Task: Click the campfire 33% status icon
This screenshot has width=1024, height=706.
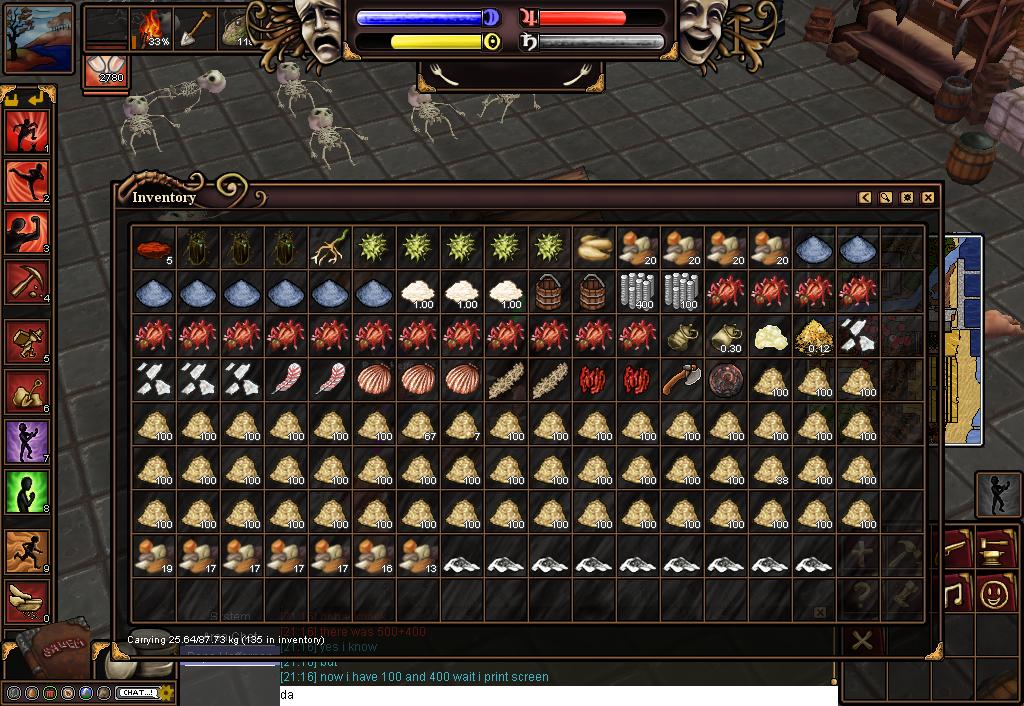Action: point(154,28)
